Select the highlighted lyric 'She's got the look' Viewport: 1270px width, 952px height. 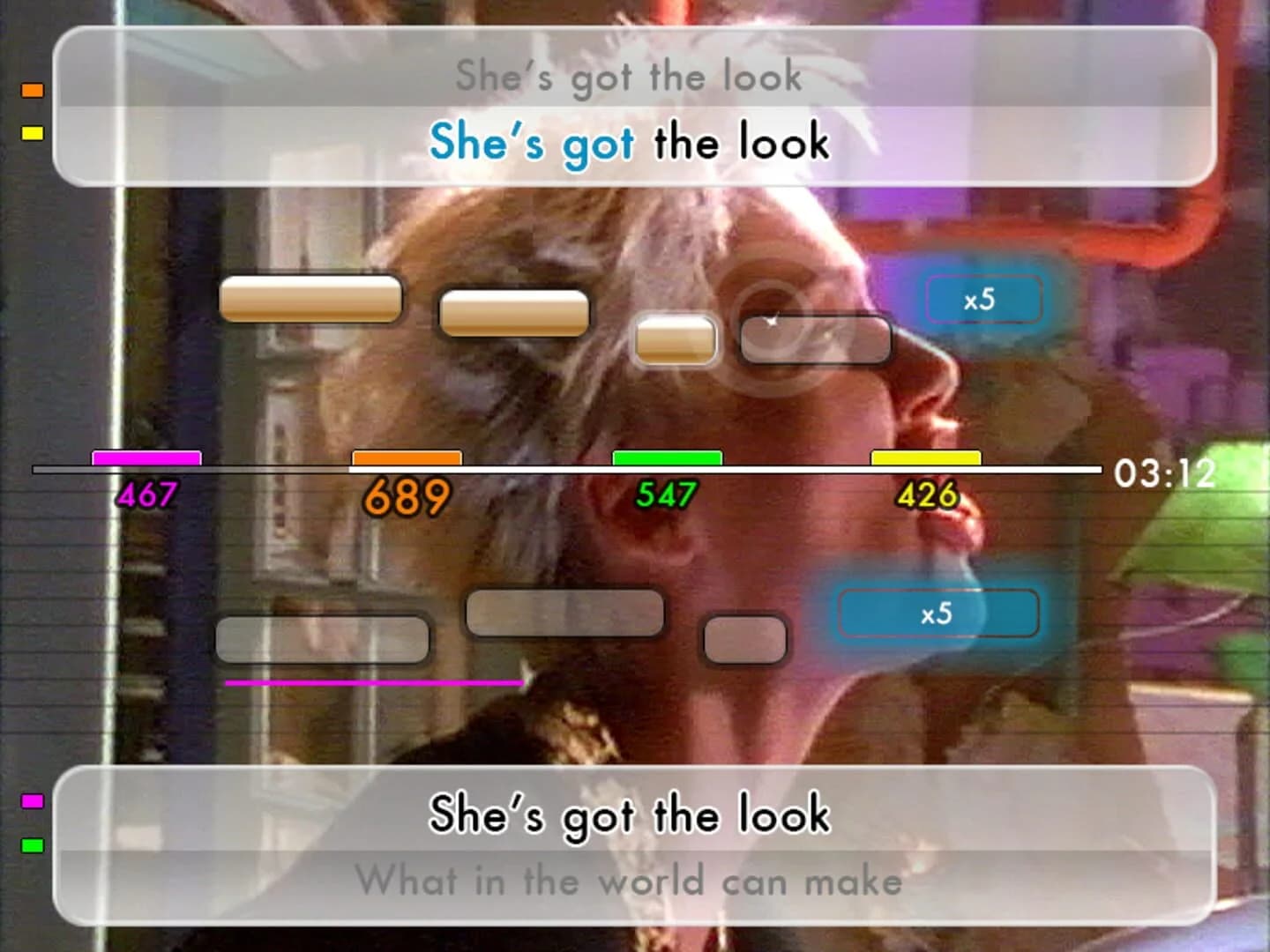click(628, 144)
